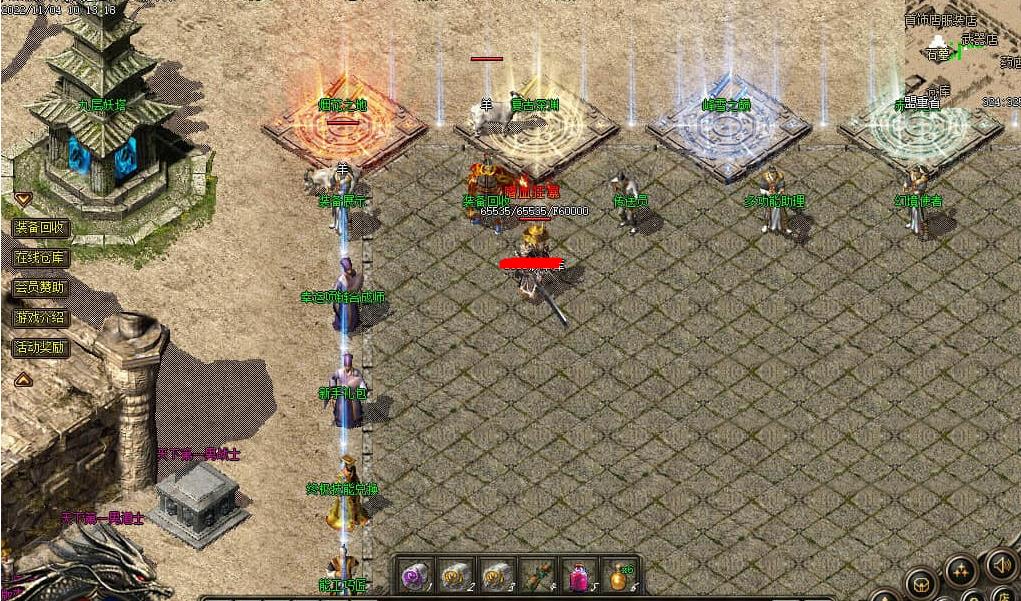
Task: Open the 在线仓库 online warehouse
Action: [x=41, y=257]
